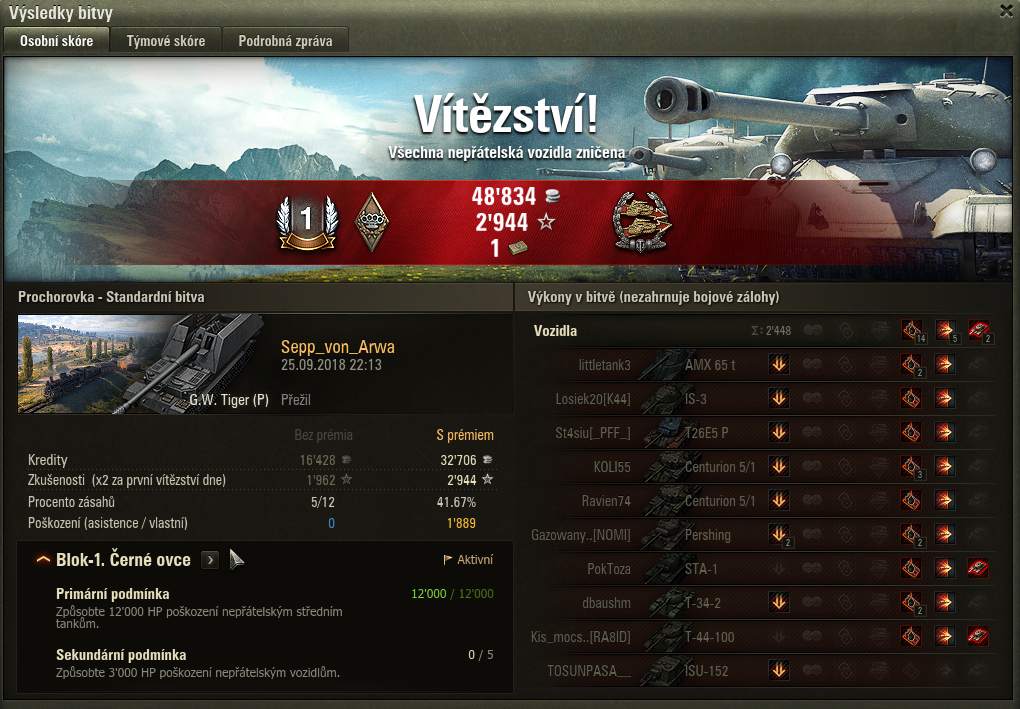
Task: Click the diamond-shaped medal icon
Action: click(372, 221)
